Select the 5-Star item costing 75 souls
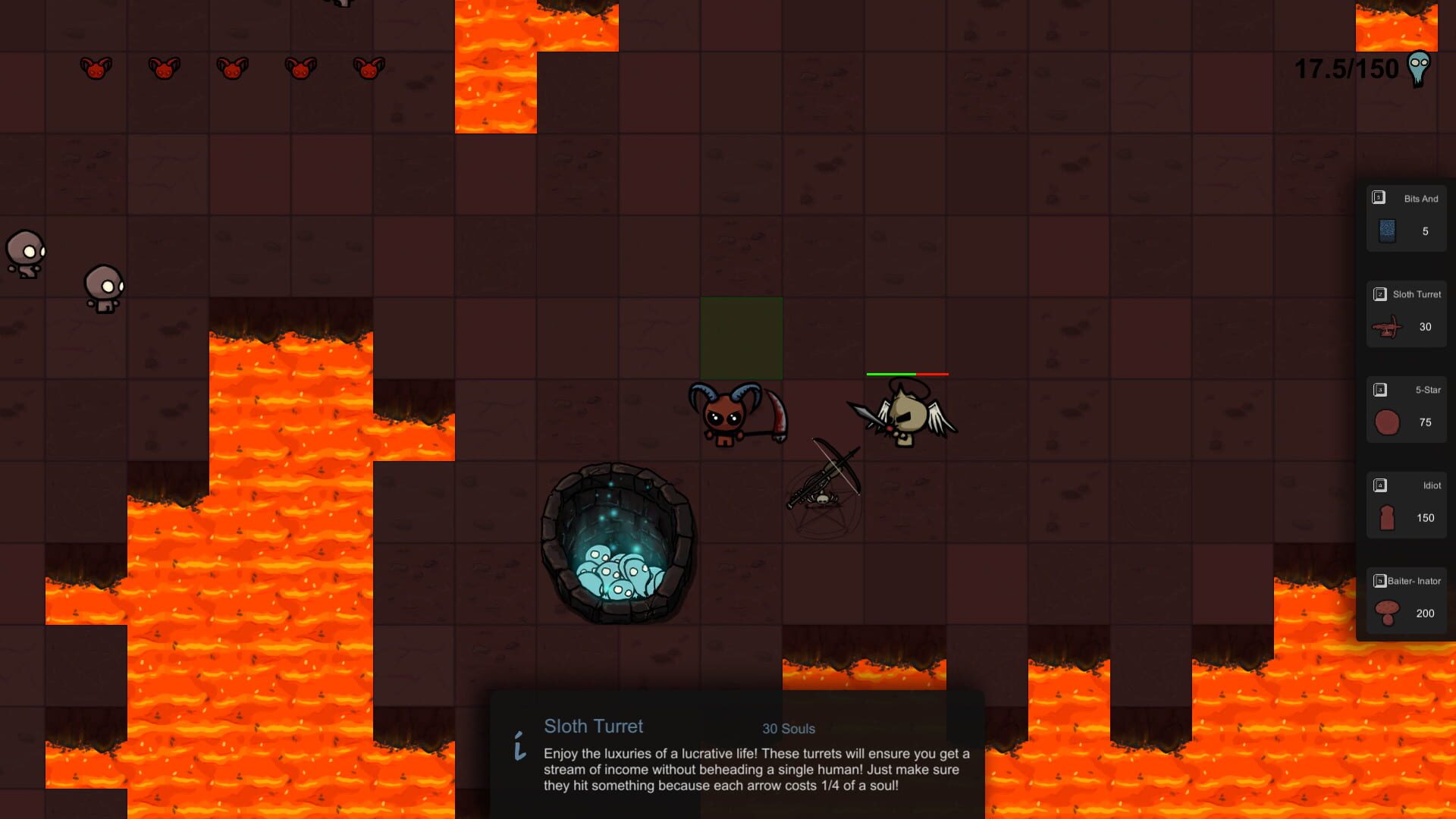Screen dimensions: 1456x819 1407,409
